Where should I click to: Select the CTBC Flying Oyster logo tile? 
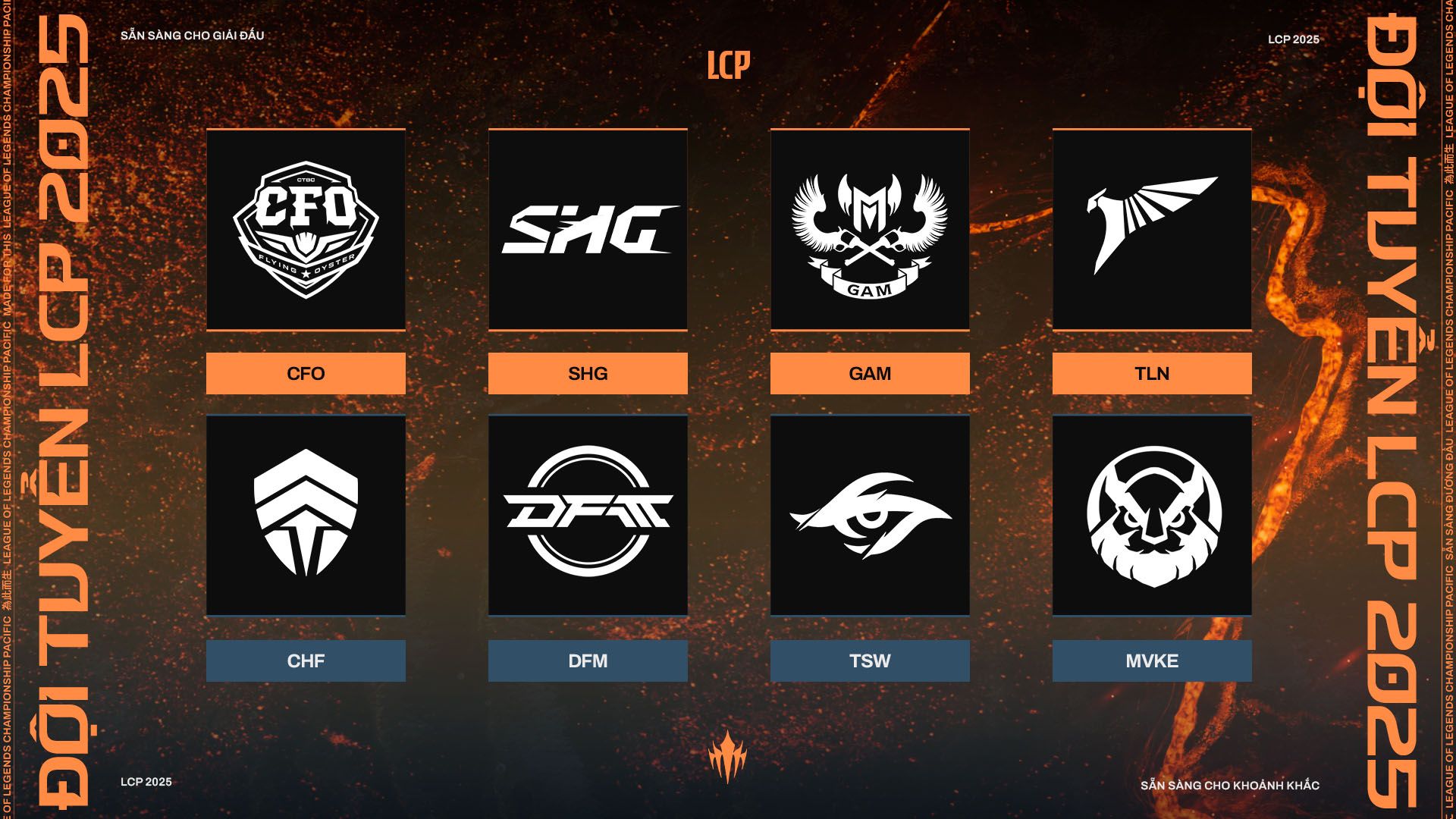point(306,229)
